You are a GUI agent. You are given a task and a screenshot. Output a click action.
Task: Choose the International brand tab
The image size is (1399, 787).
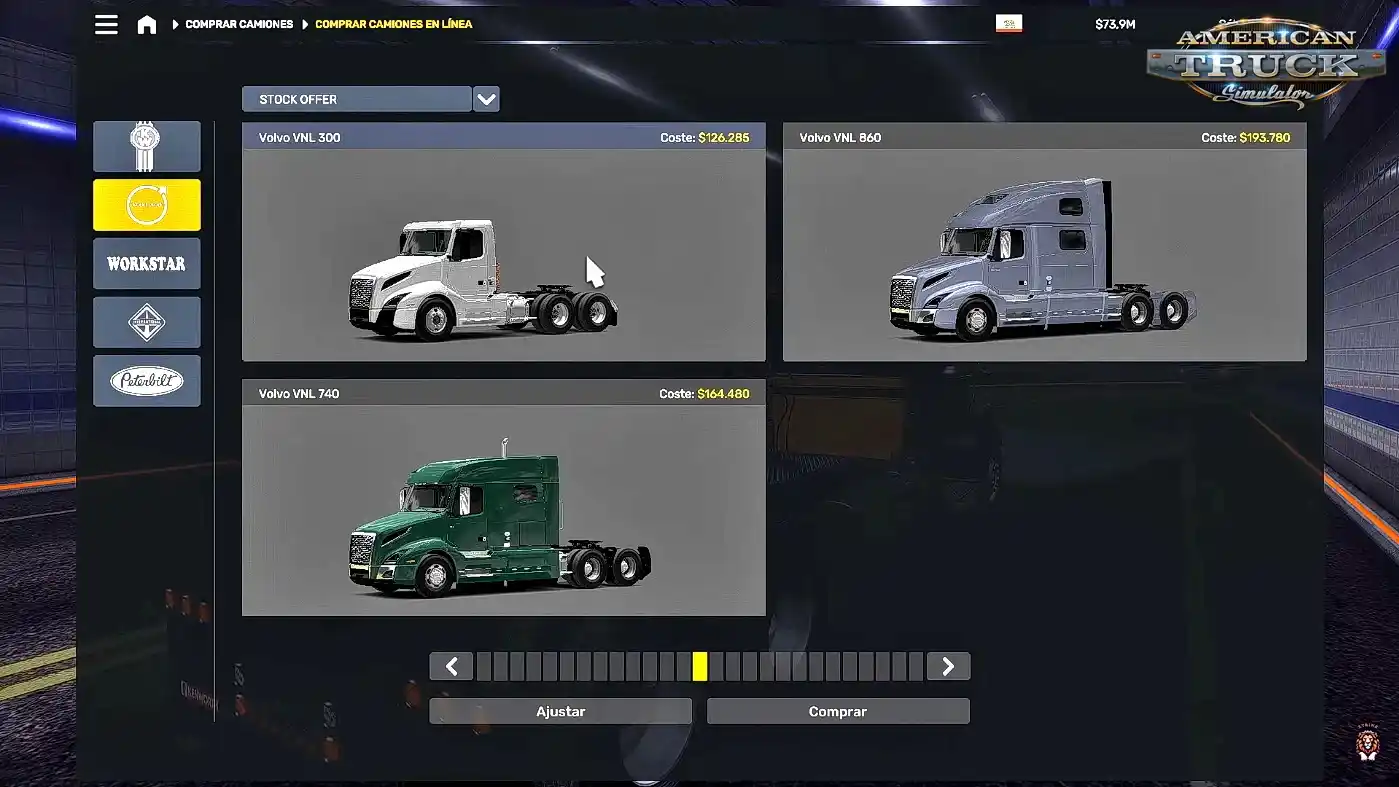coord(147,322)
